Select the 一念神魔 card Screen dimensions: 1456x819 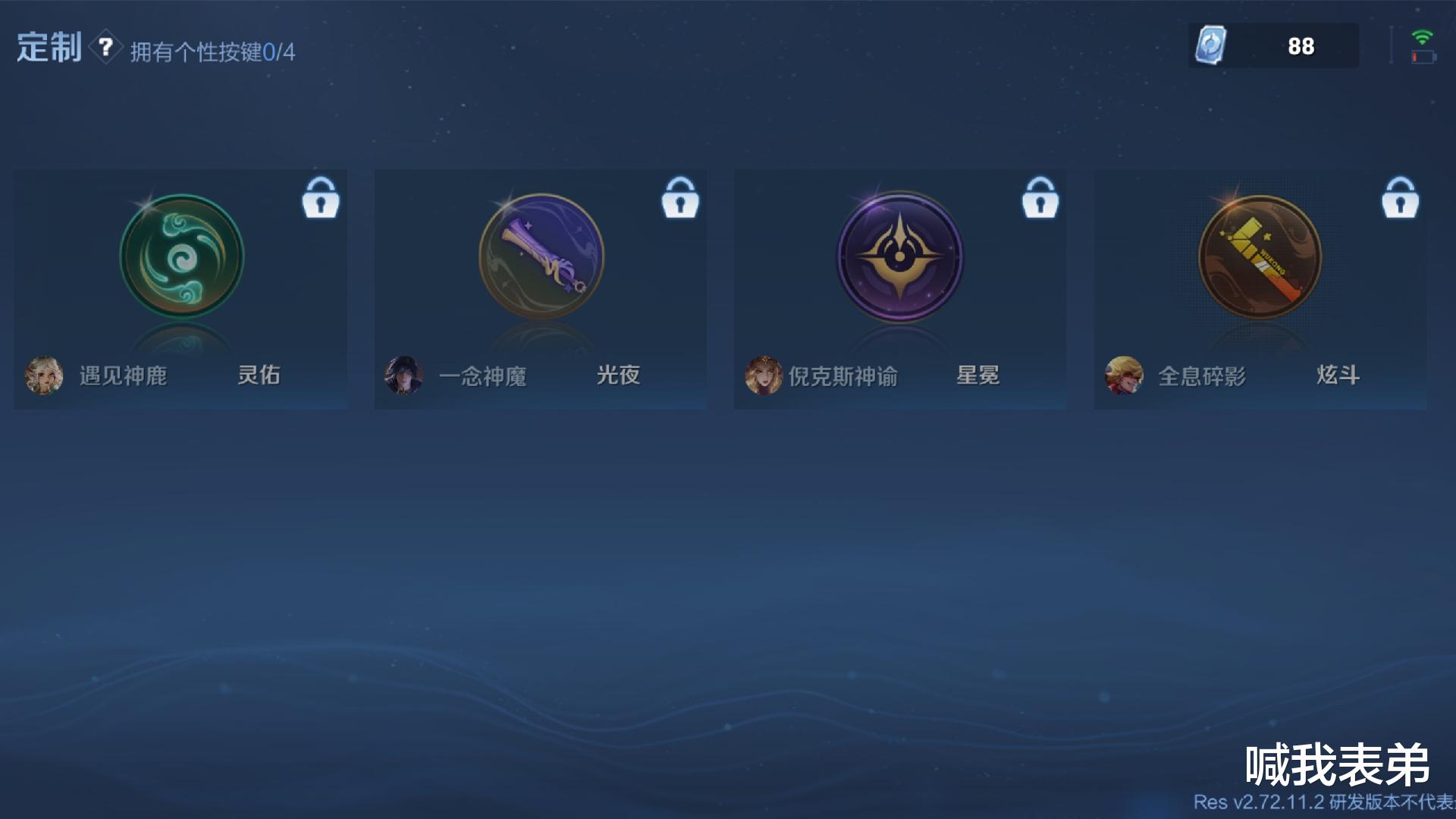[x=540, y=288]
